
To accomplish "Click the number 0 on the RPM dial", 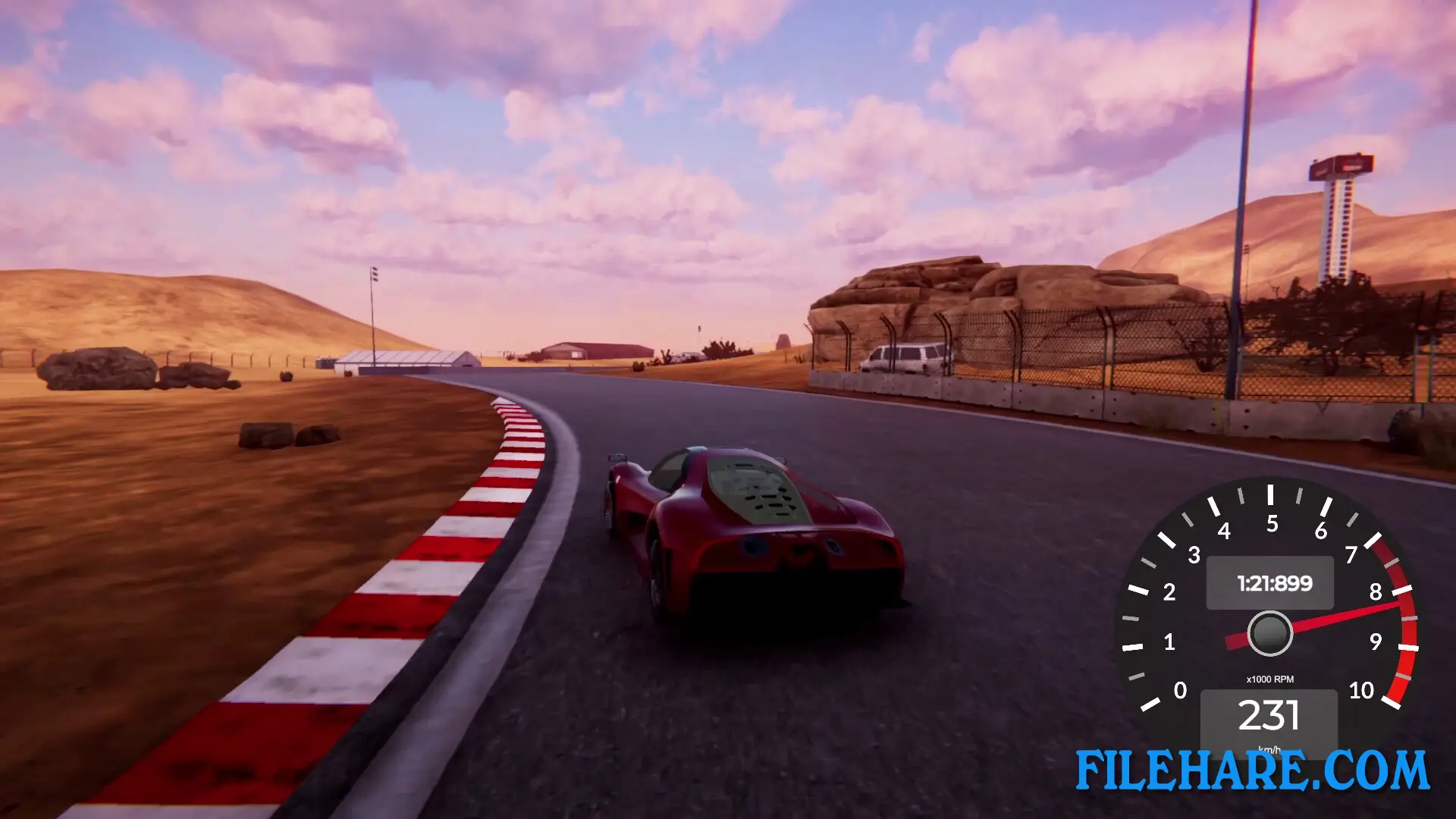I will tap(1181, 691).
